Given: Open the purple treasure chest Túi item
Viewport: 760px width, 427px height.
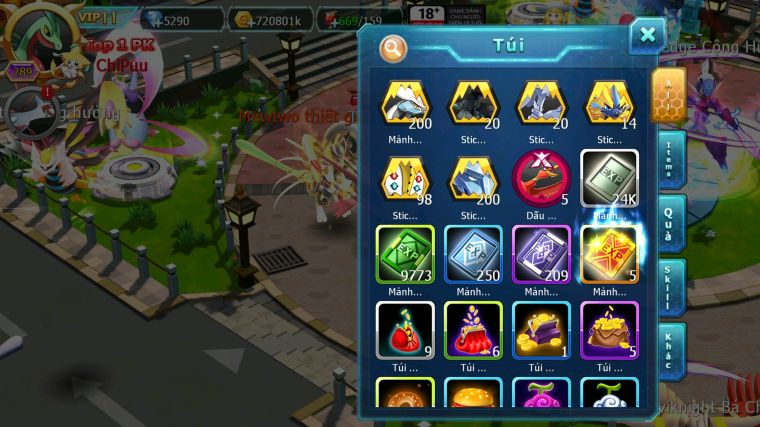Looking at the screenshot, I should tap(541, 331).
